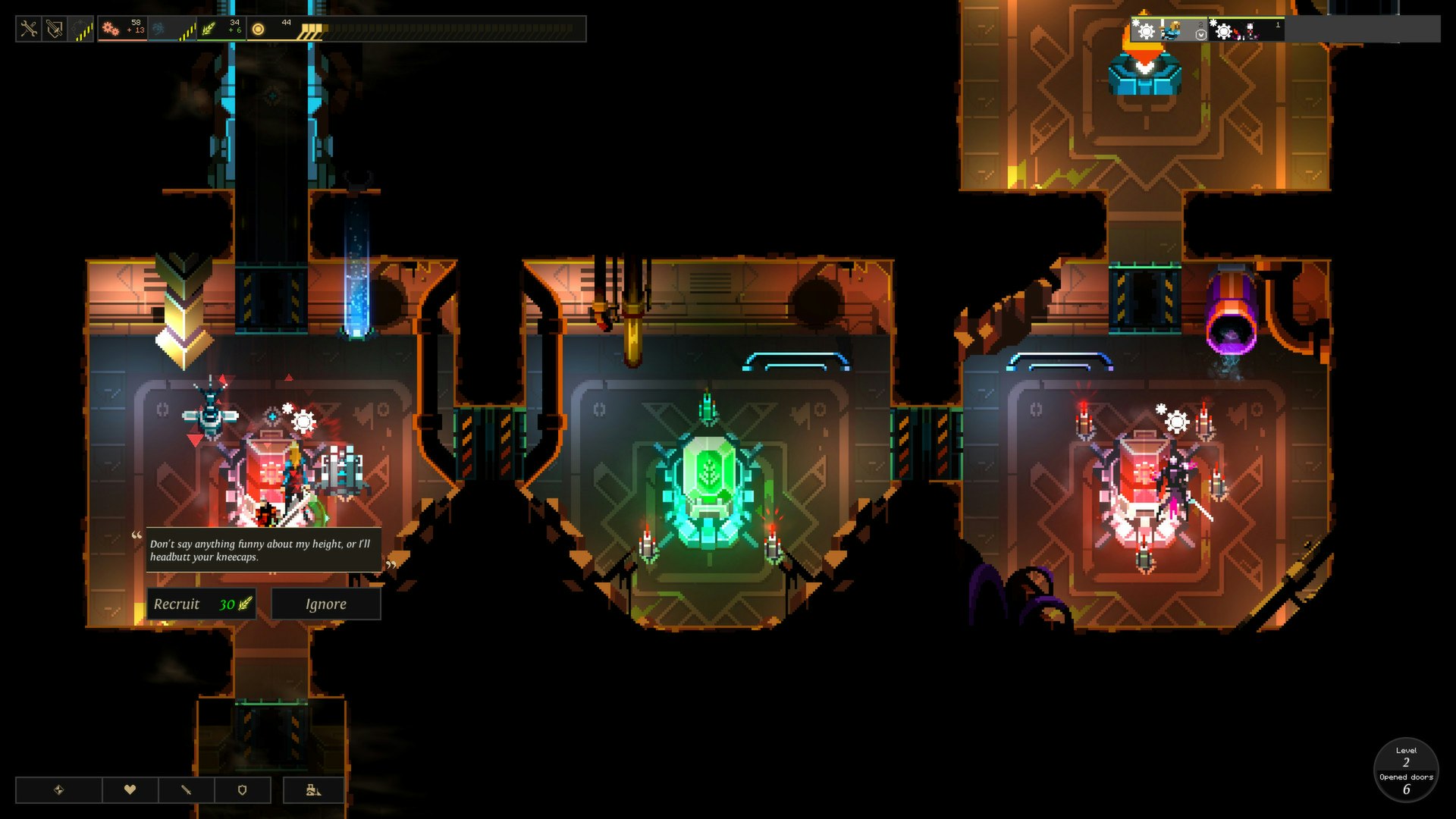The image size is (1456, 819).
Task: Click the sword-and-shield defense icon in top toolbar
Action: click(x=53, y=27)
